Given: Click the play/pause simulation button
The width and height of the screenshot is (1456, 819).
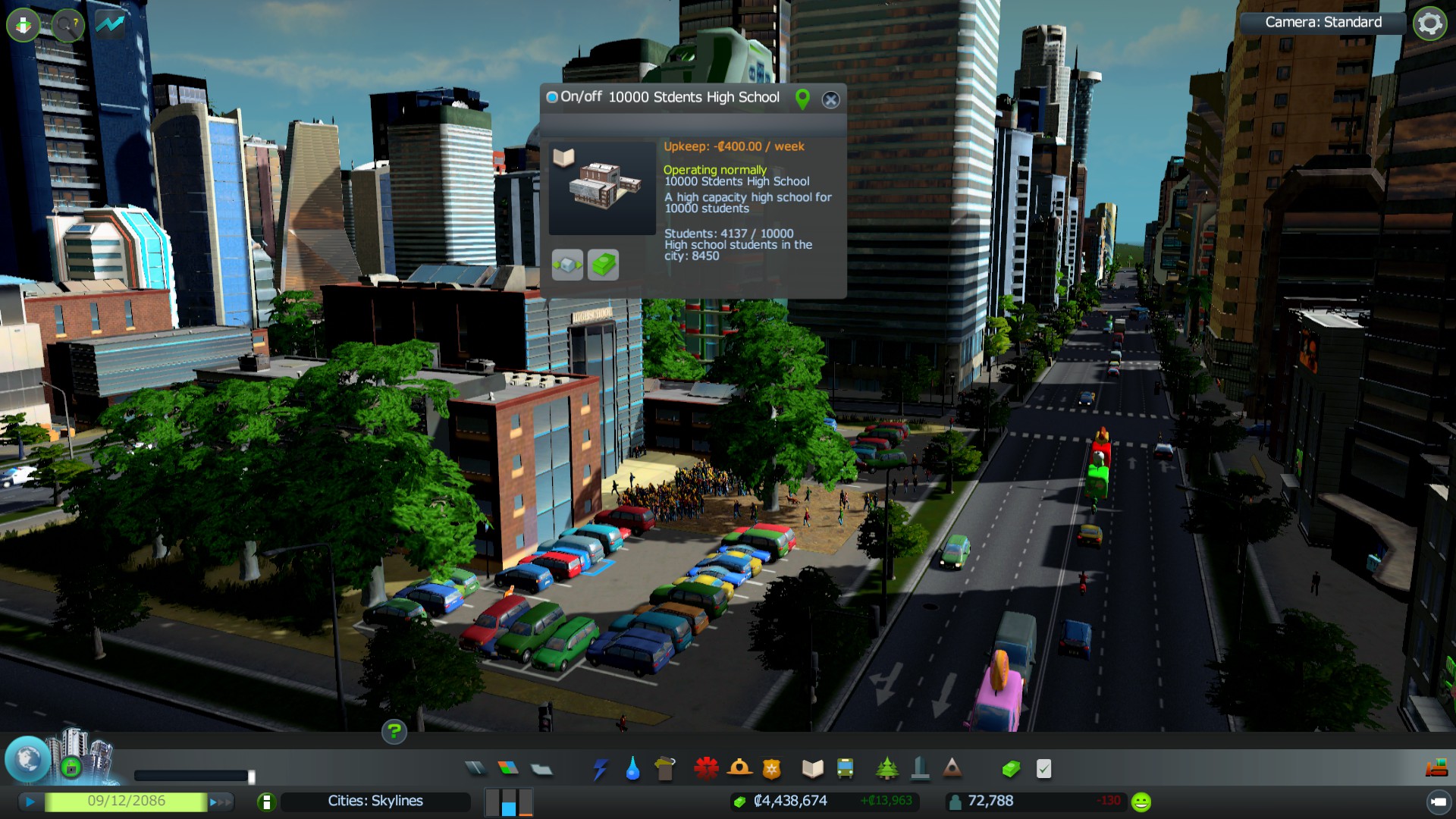Looking at the screenshot, I should [x=30, y=802].
